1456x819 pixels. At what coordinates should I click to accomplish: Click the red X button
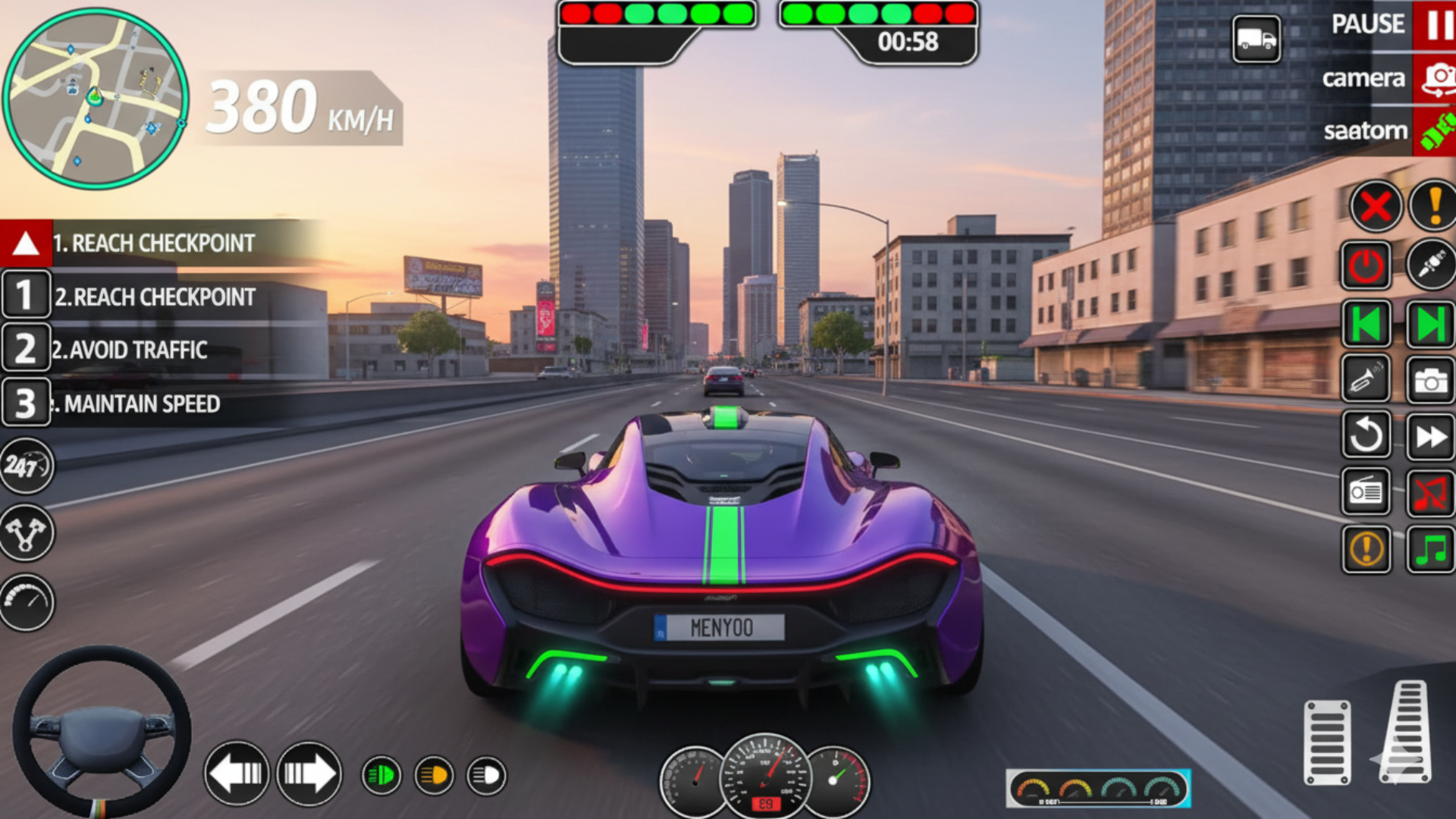[x=1375, y=206]
